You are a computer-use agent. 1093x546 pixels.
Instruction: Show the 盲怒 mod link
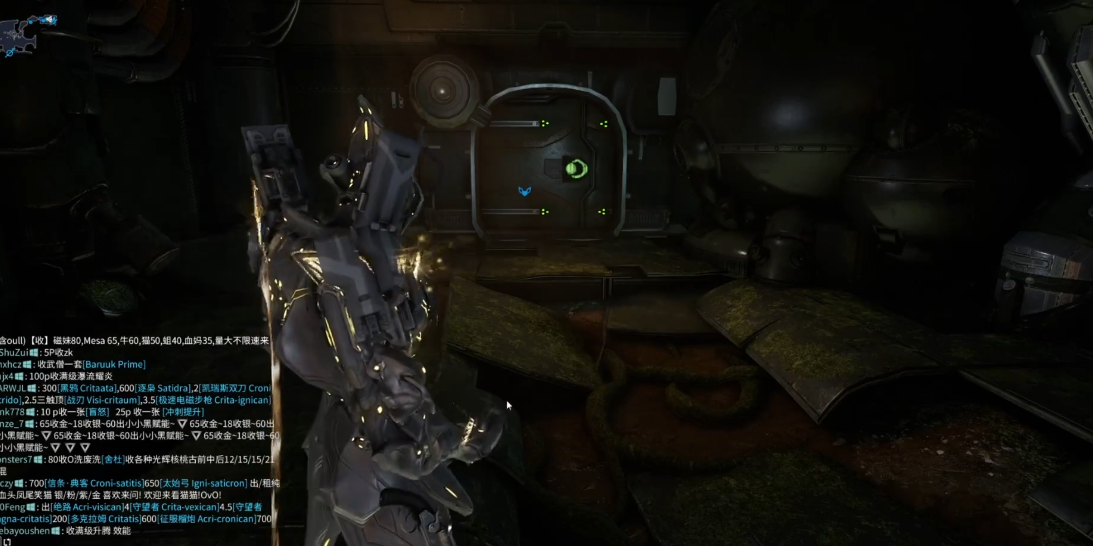coord(95,412)
